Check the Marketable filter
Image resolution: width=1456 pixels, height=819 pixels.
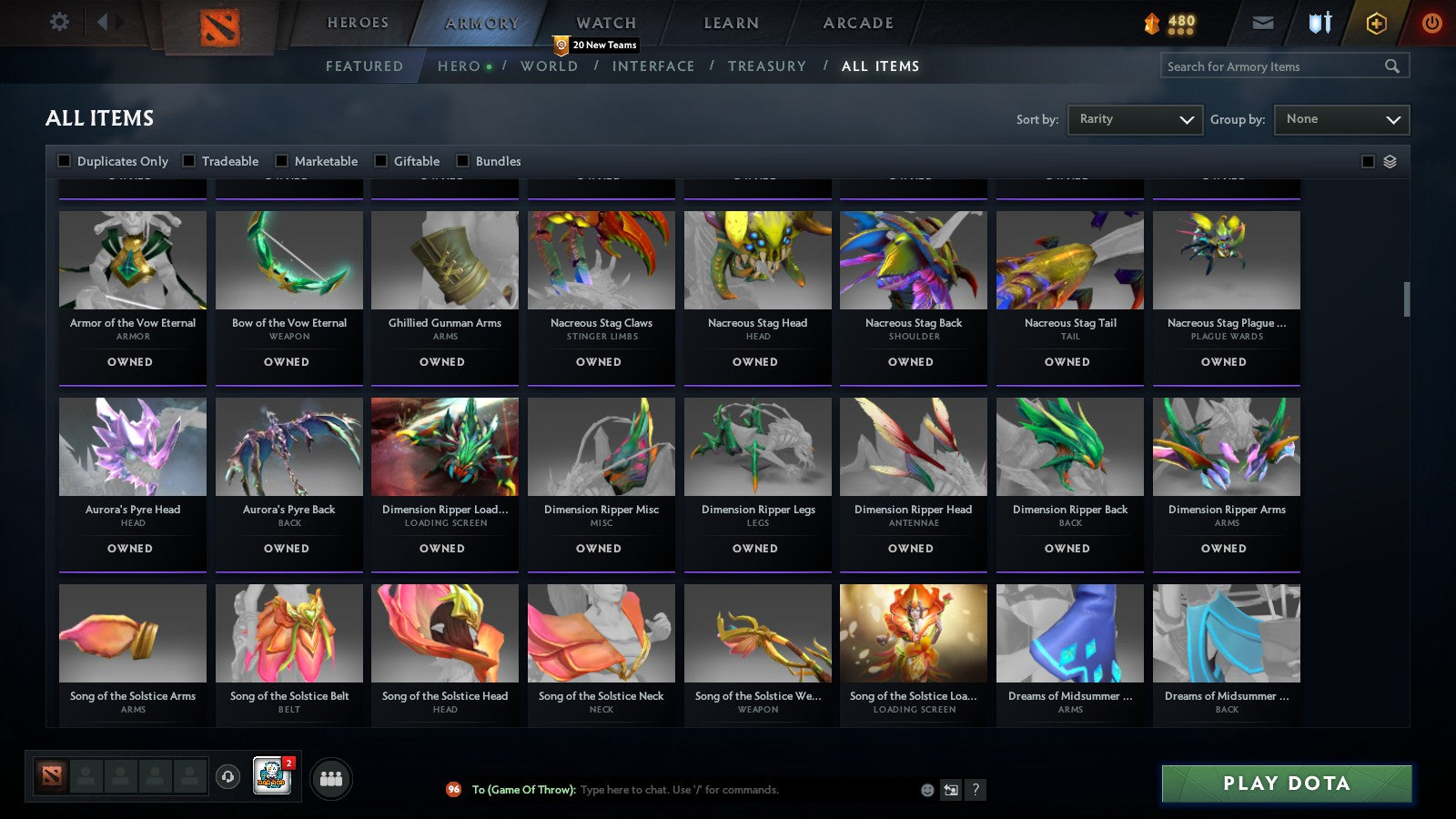[x=282, y=160]
